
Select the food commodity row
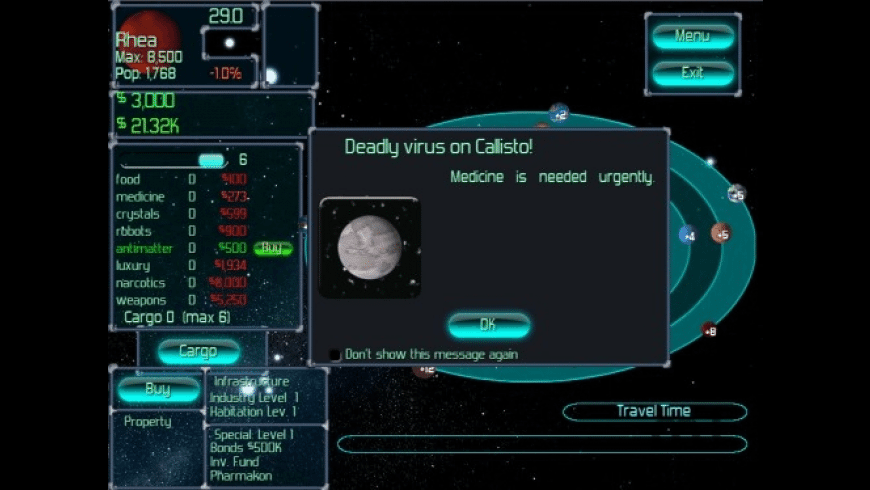(x=128, y=180)
